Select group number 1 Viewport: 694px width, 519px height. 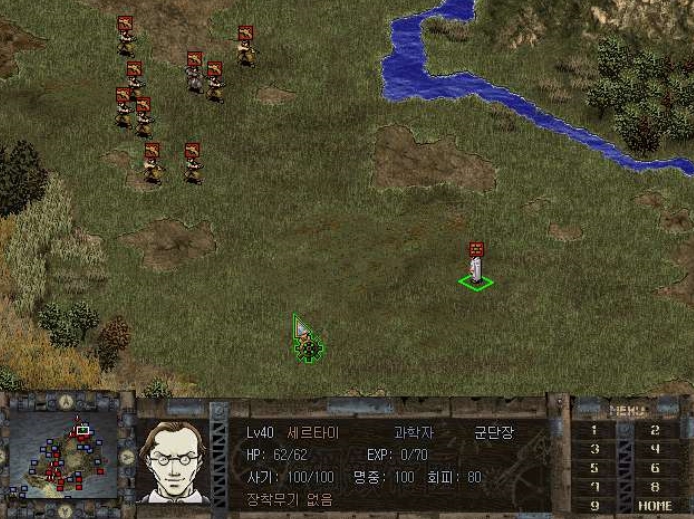point(596,430)
